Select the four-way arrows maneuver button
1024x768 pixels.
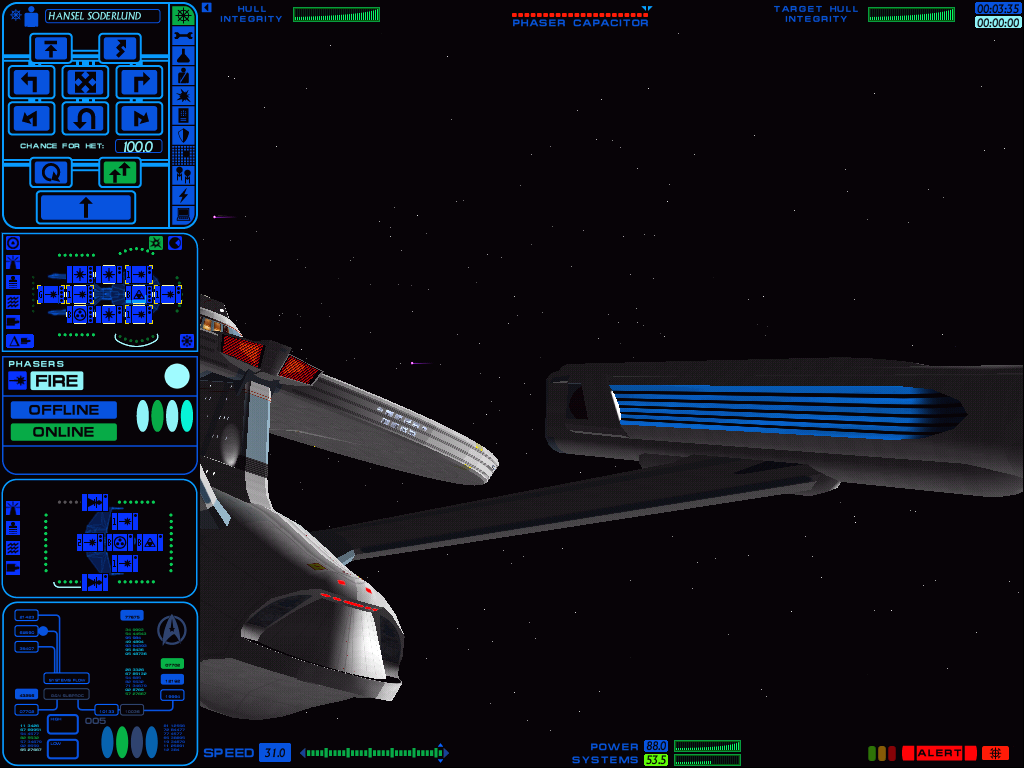[85, 82]
